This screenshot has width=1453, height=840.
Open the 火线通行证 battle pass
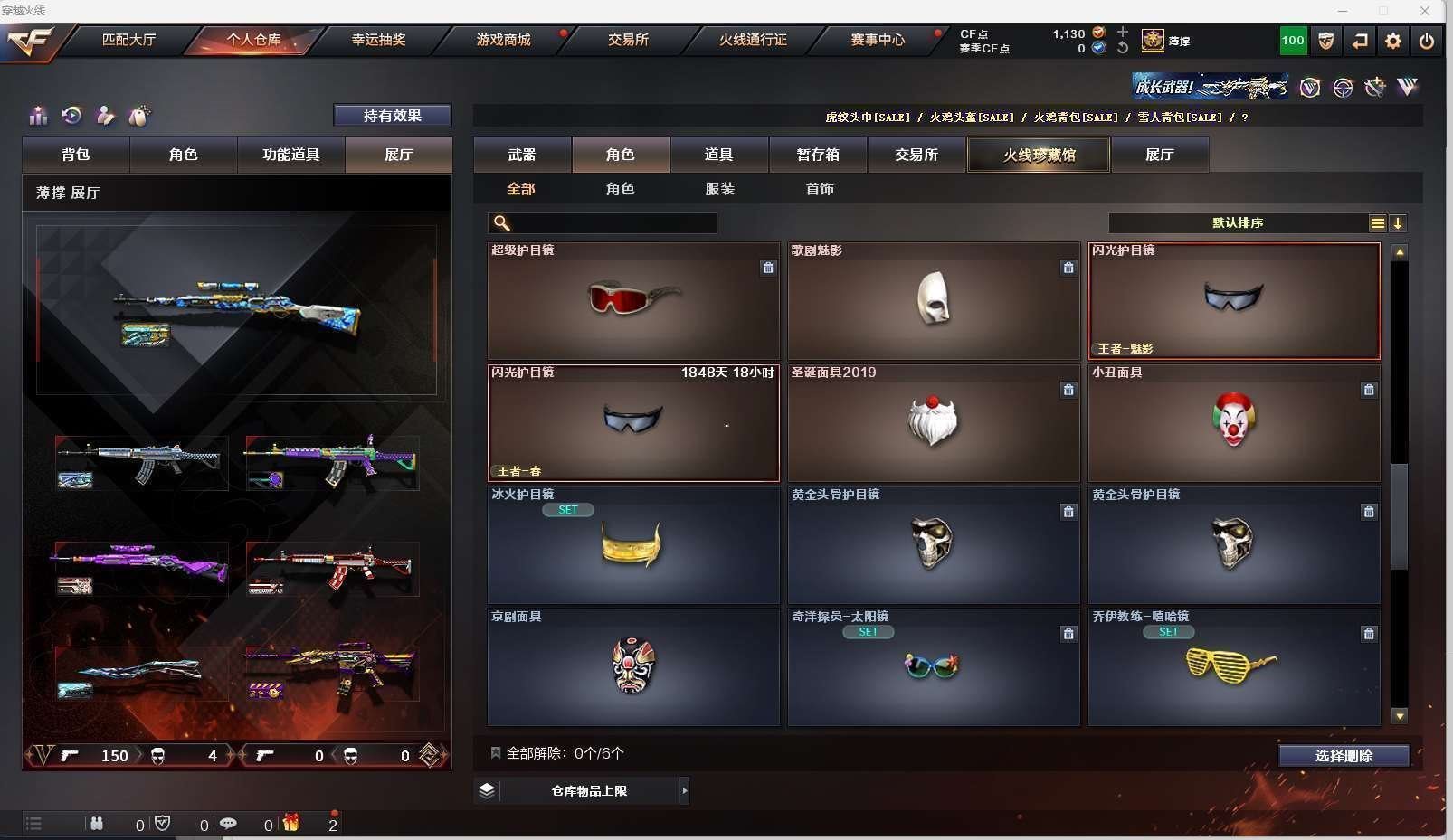point(753,40)
